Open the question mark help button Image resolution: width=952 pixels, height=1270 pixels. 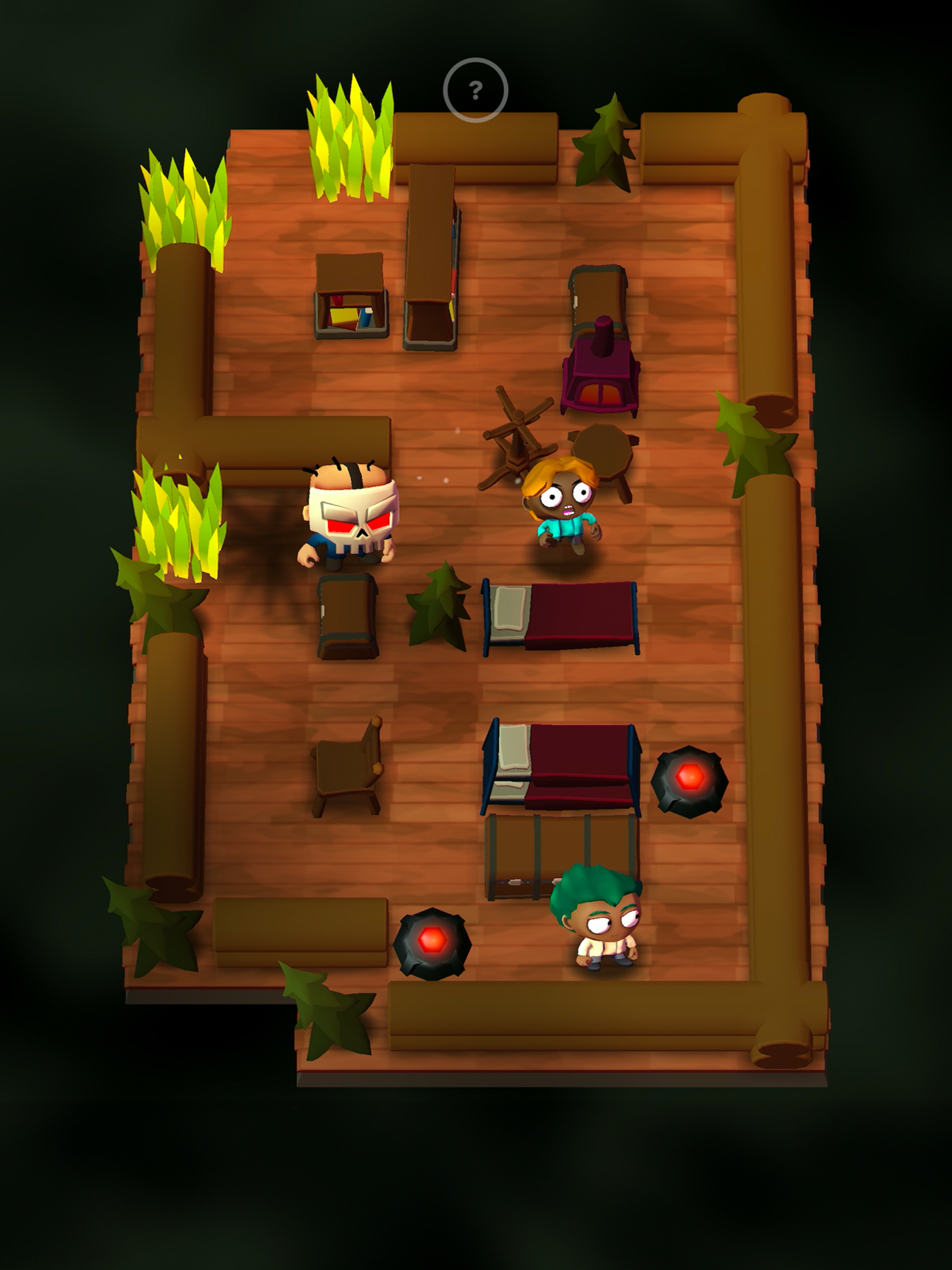coord(476,90)
